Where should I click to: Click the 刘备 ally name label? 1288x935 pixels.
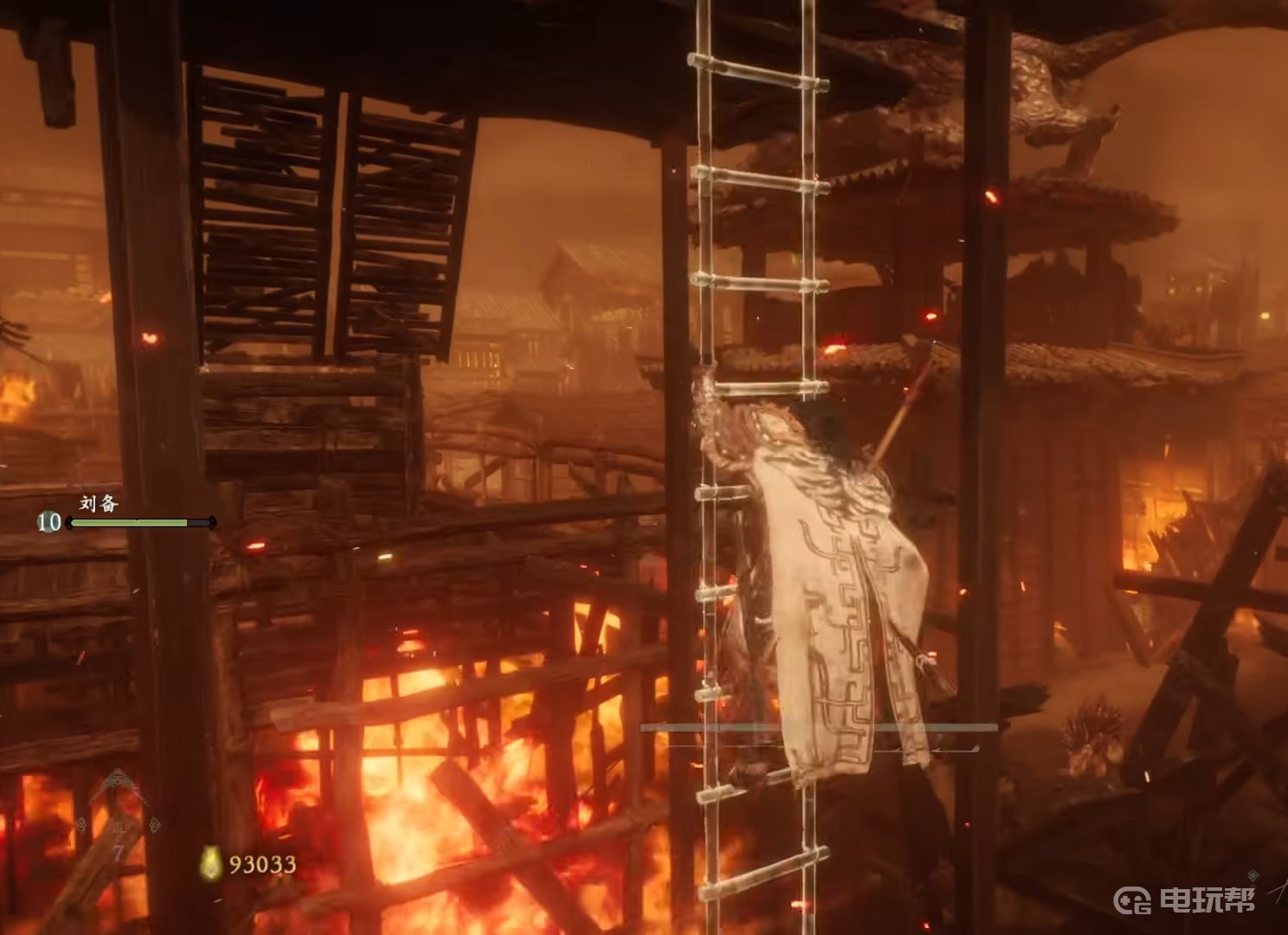tap(99, 503)
